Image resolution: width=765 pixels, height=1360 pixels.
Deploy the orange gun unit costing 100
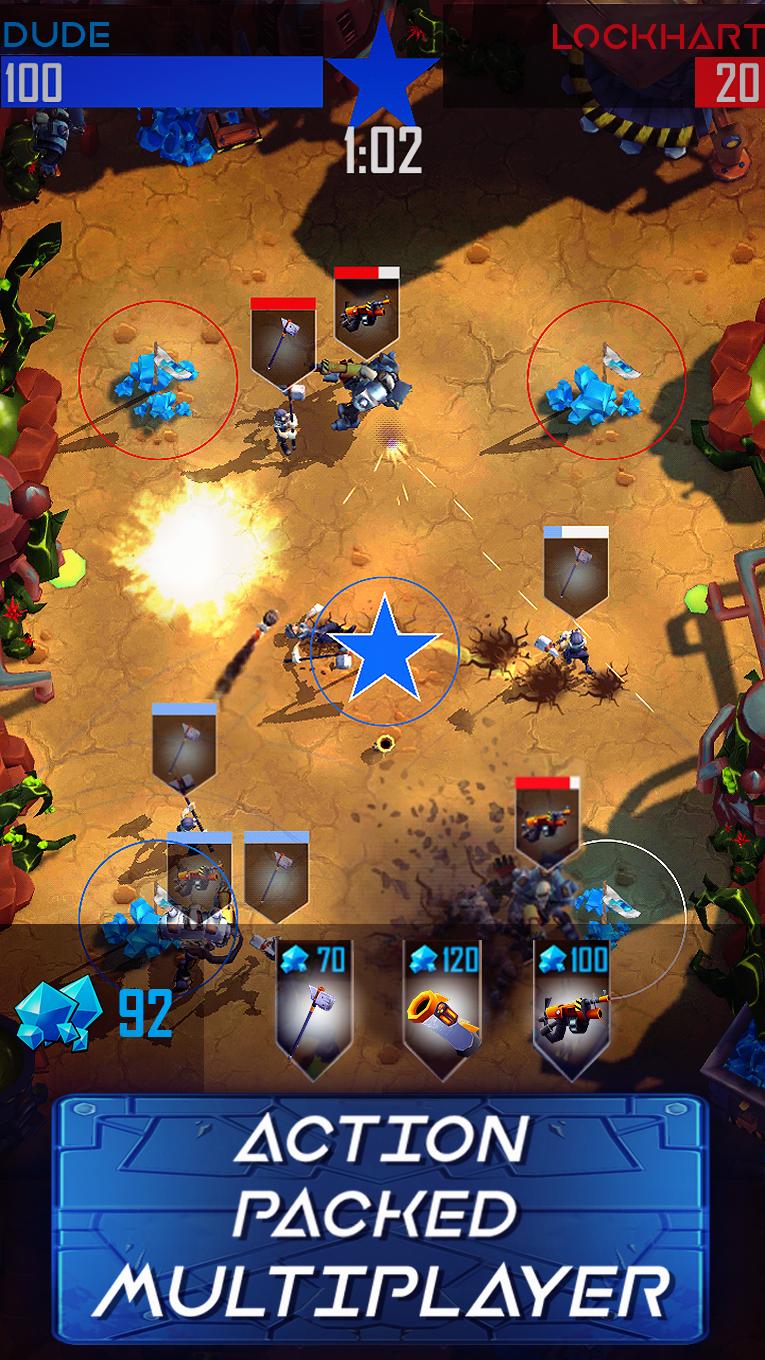click(571, 1010)
